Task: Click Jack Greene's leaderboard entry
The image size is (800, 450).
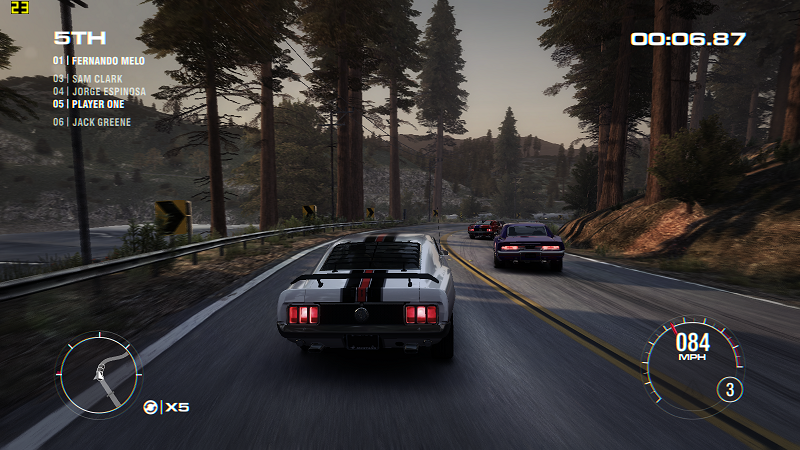Action: point(92,122)
